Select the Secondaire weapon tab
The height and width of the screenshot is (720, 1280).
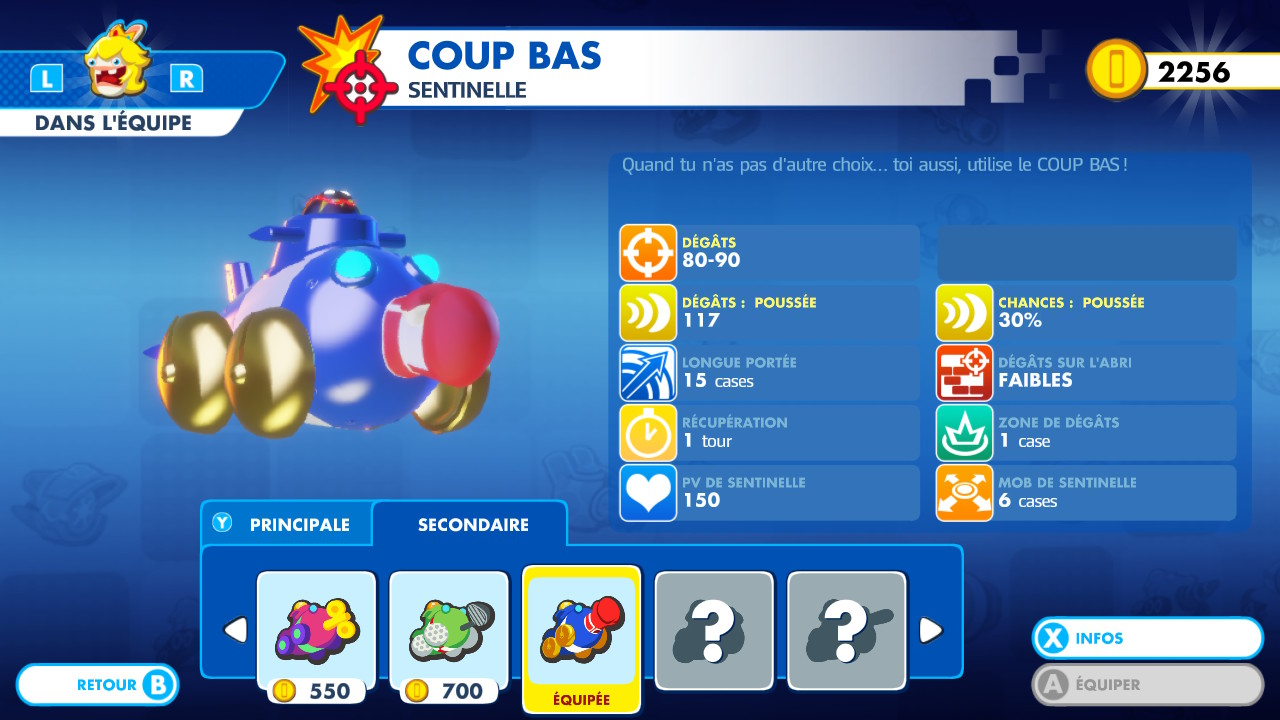[472, 524]
